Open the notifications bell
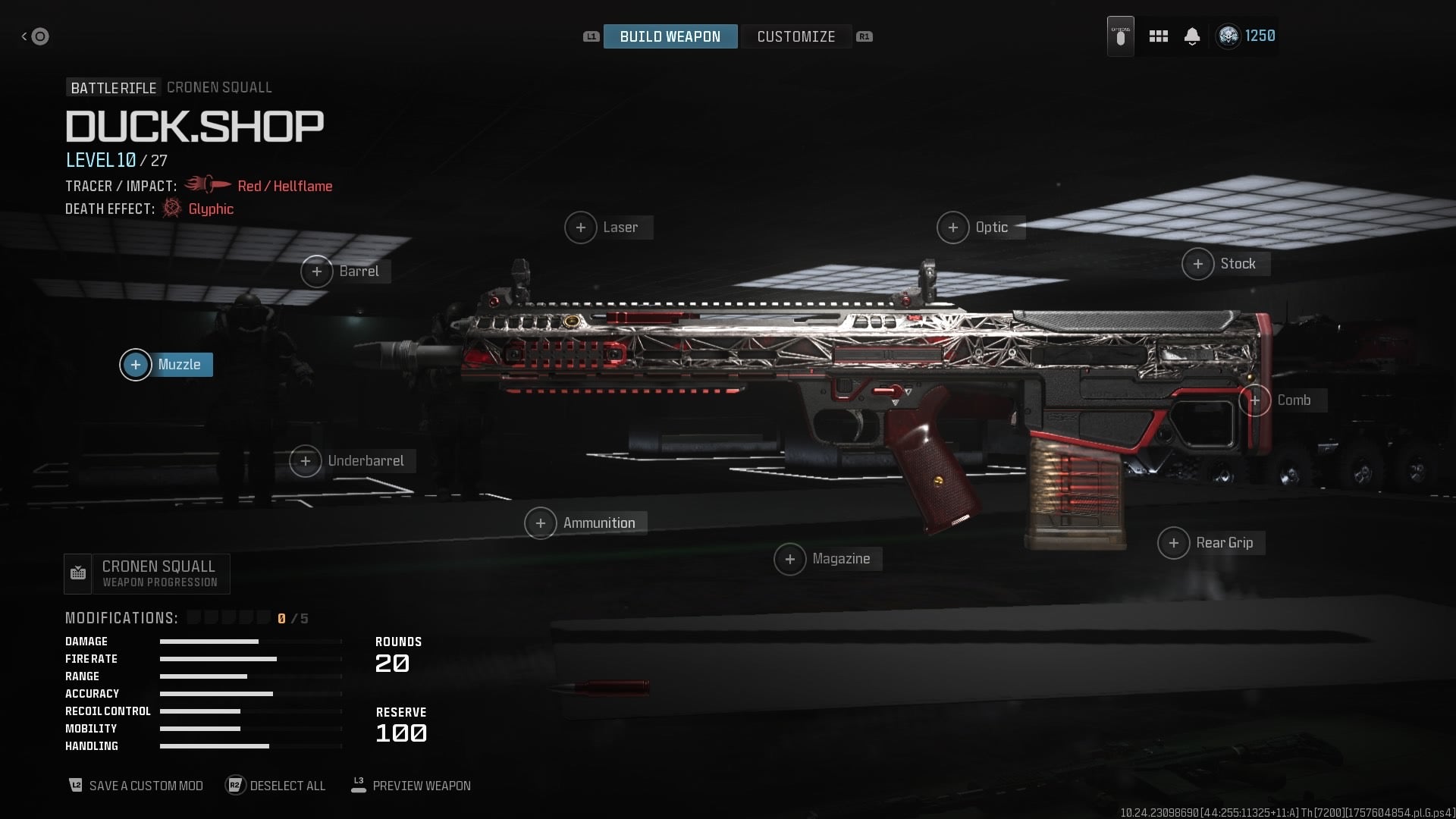Viewport: 1456px width, 819px height. coord(1192,36)
